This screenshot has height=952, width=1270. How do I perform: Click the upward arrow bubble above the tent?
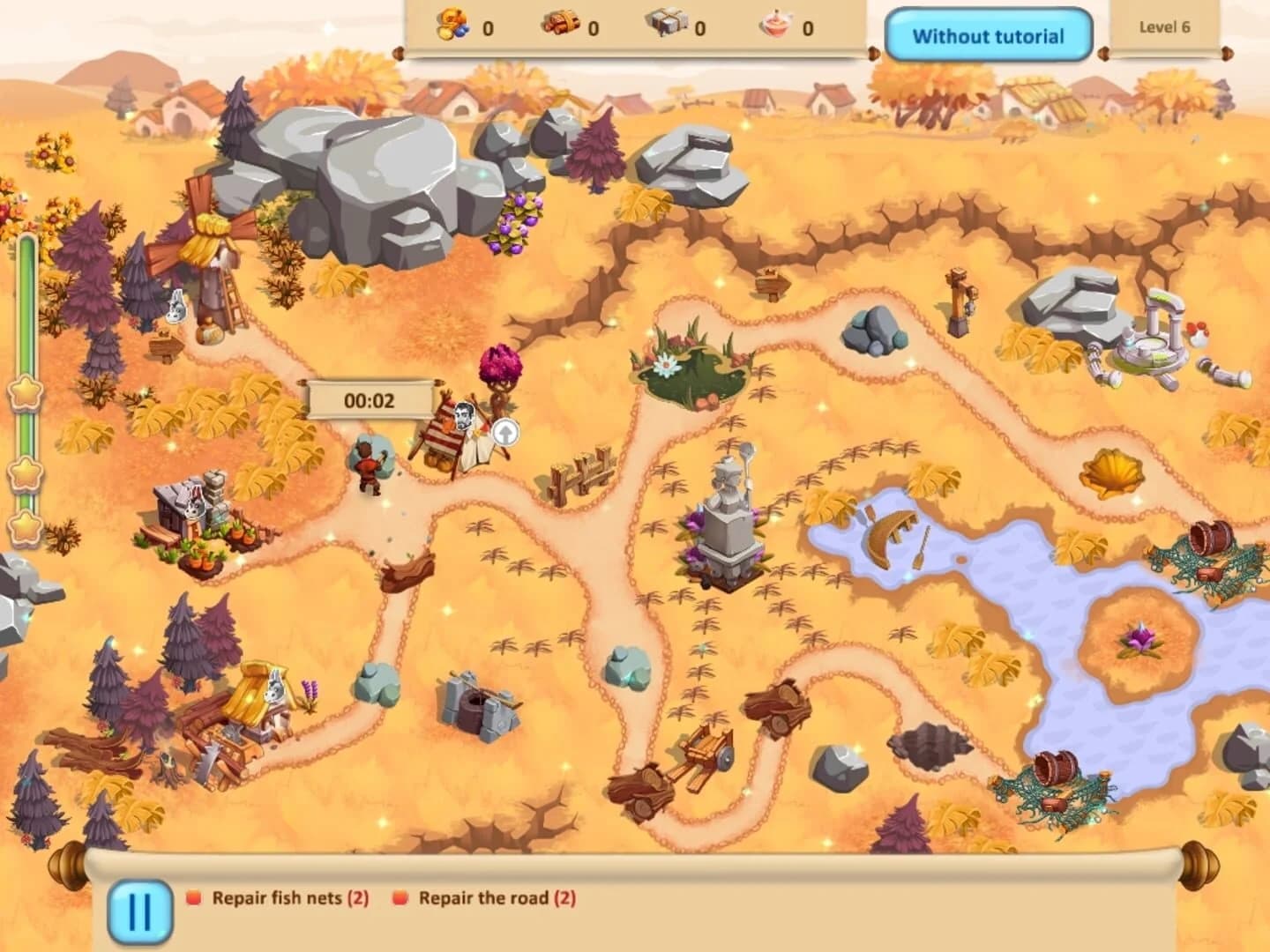pyautogui.click(x=505, y=431)
